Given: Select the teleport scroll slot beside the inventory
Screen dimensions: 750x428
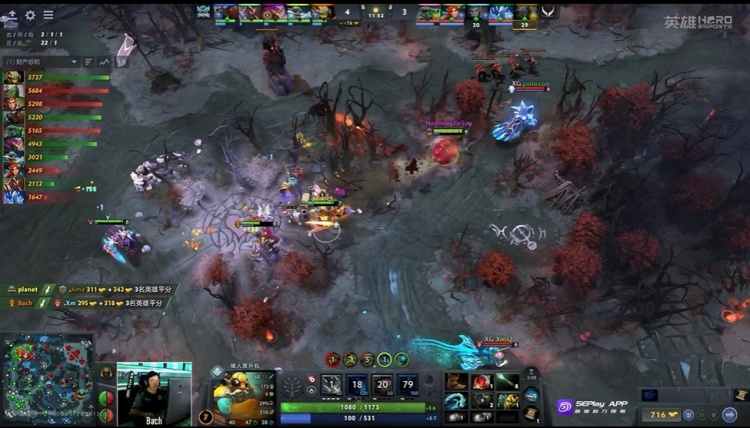Looking at the screenshot, I should (531, 412).
